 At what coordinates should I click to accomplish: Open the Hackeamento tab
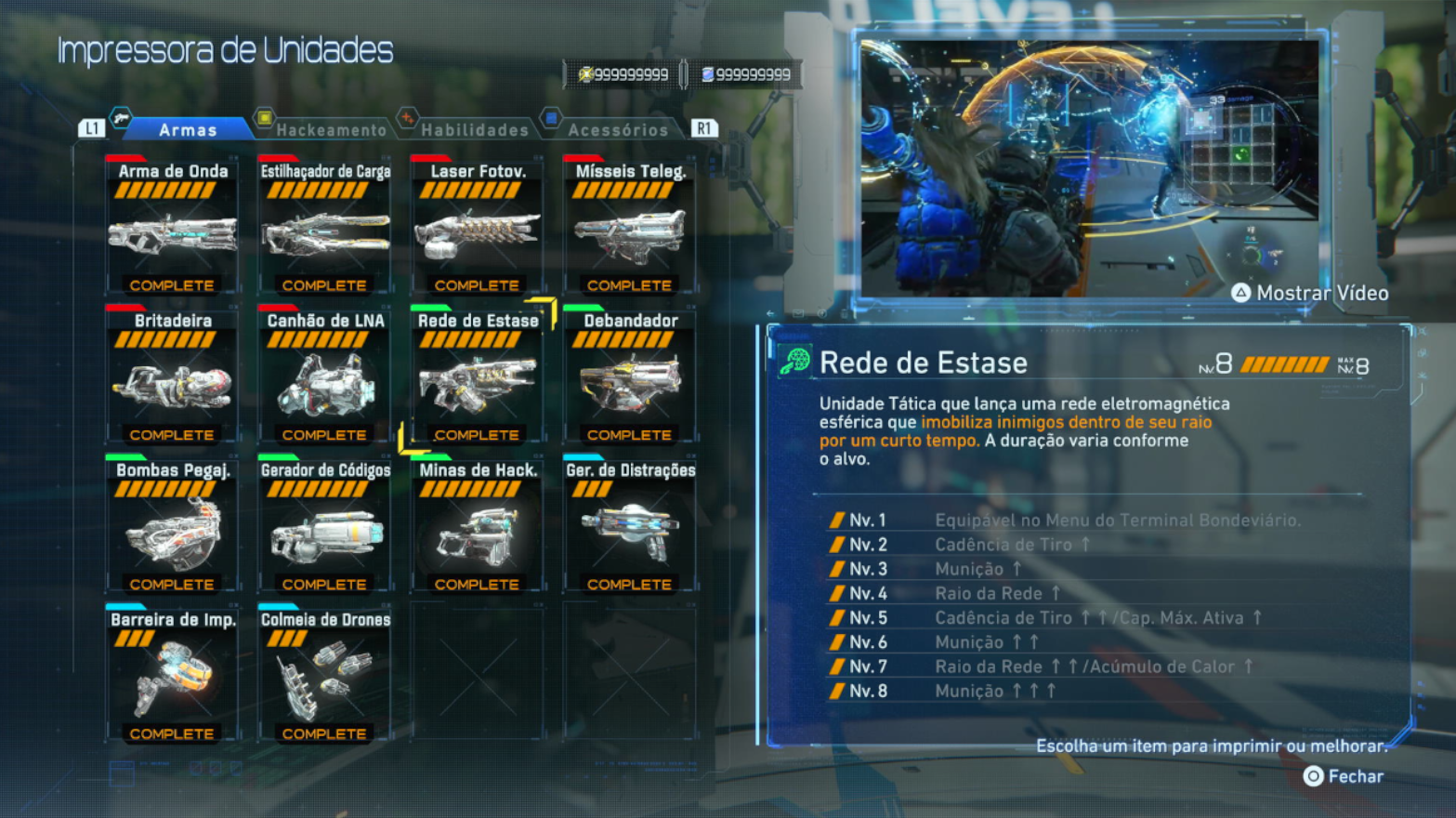pos(330,130)
